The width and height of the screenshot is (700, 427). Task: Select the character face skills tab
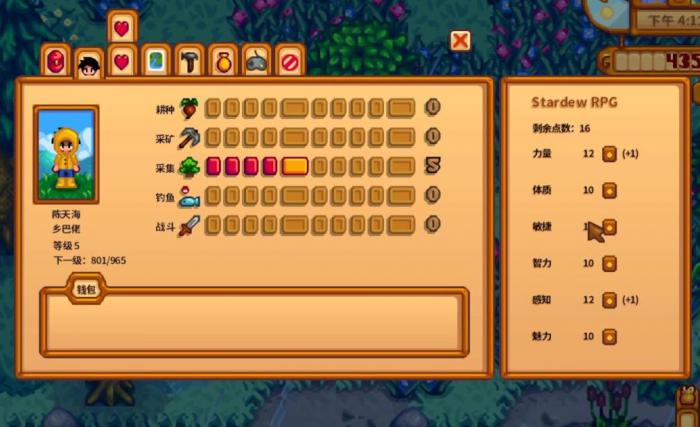(x=89, y=66)
